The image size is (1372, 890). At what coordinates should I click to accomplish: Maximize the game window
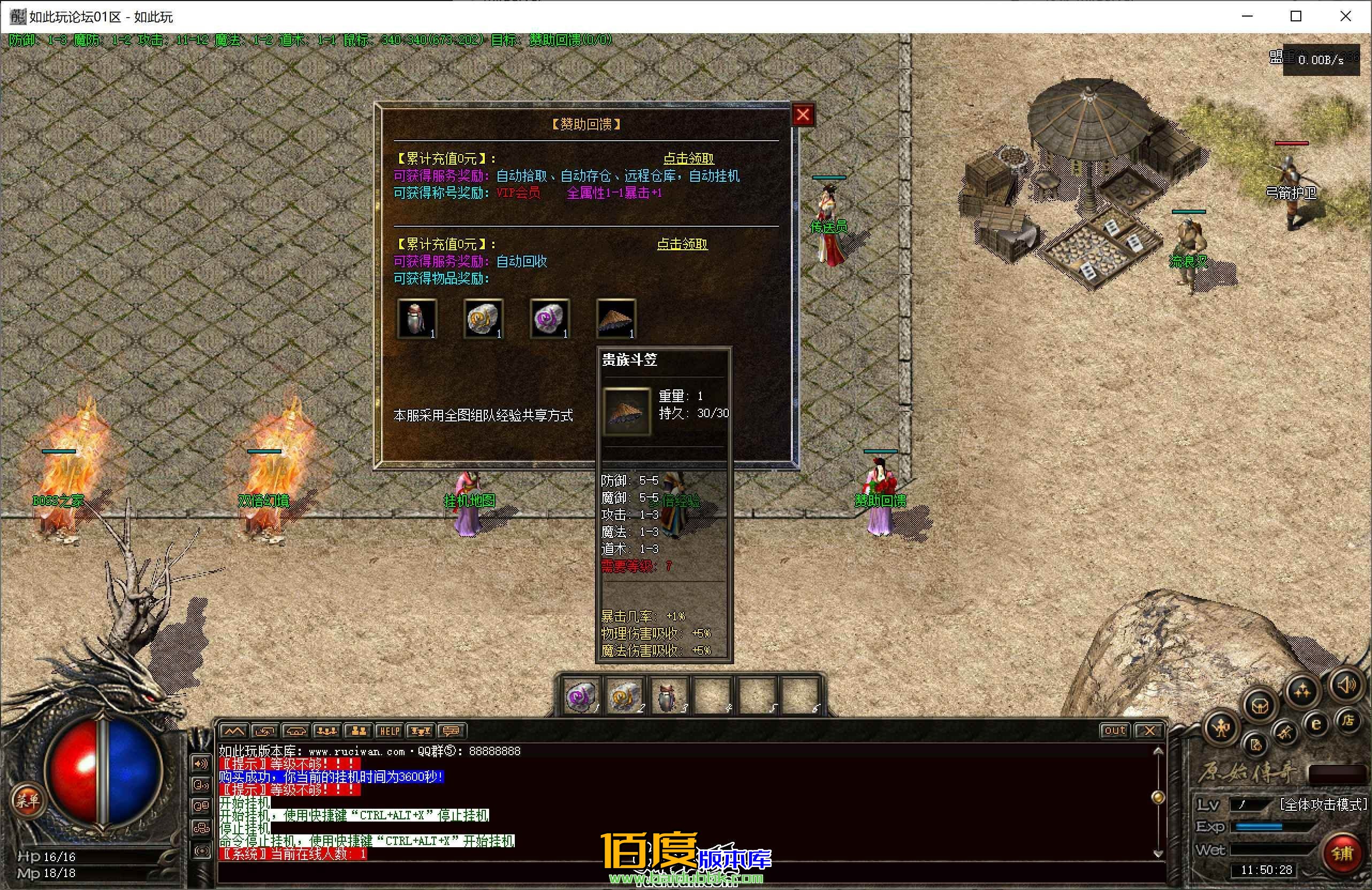(x=1296, y=17)
